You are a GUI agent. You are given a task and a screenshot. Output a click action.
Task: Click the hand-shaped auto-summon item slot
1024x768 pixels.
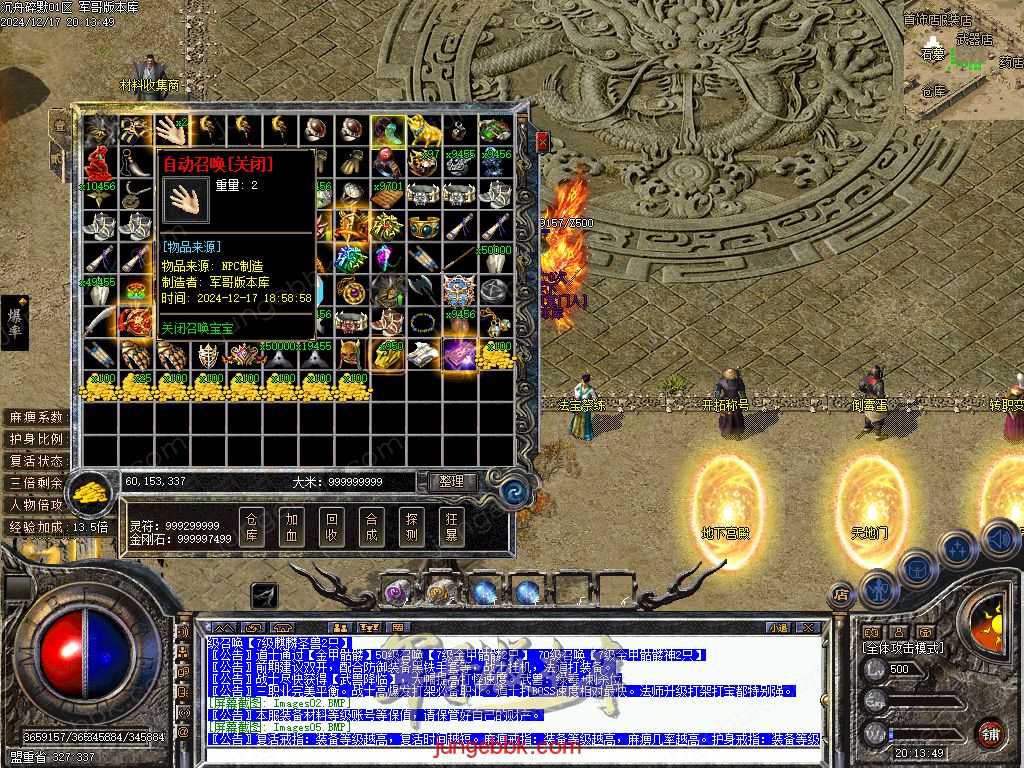pyautogui.click(x=166, y=130)
